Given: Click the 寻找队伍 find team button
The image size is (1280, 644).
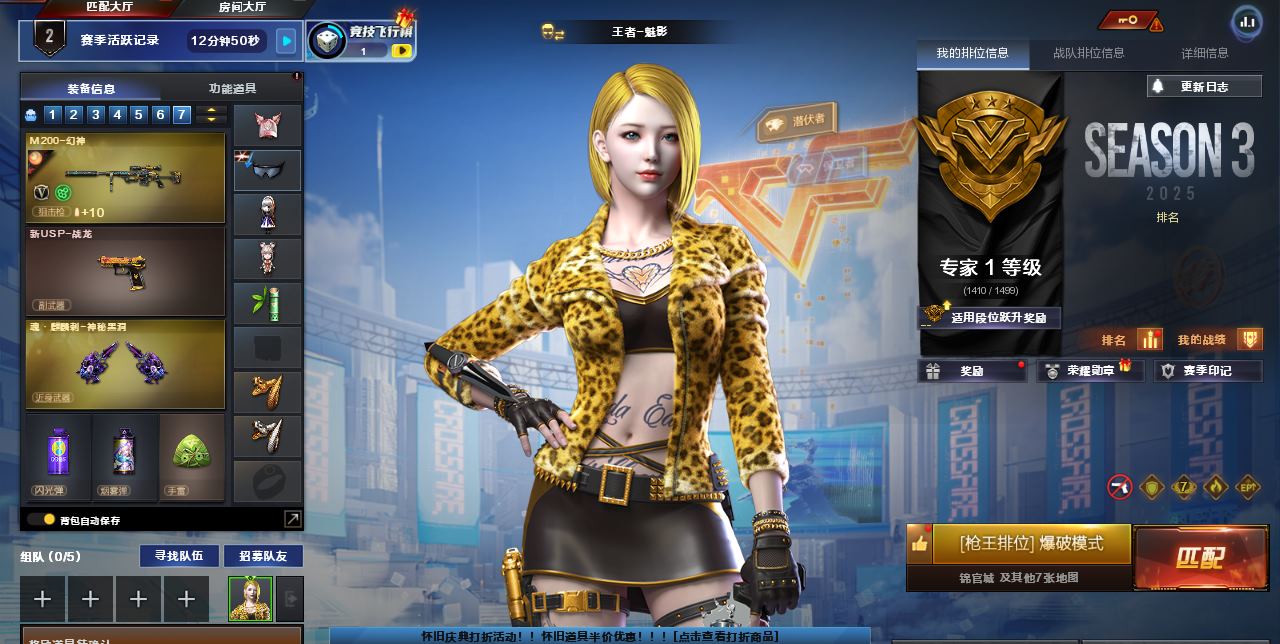Looking at the screenshot, I should [x=178, y=556].
